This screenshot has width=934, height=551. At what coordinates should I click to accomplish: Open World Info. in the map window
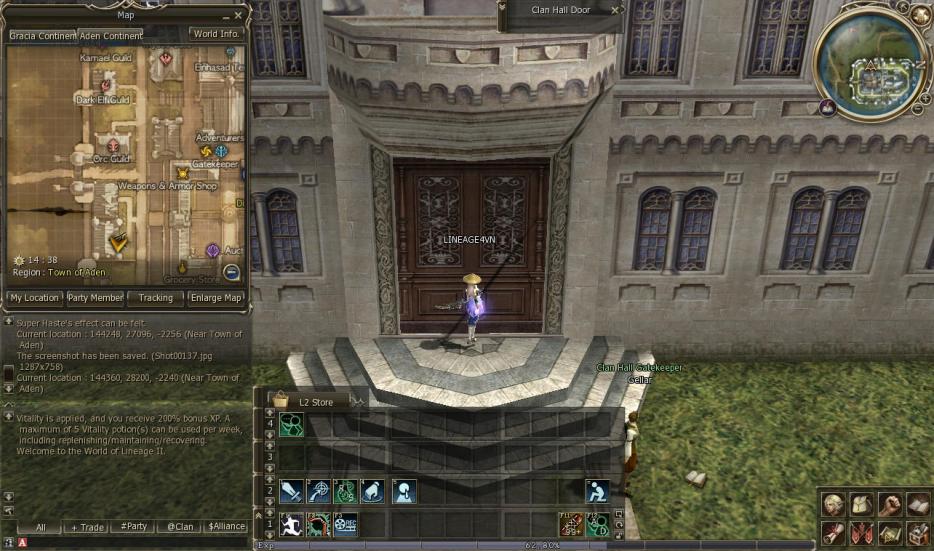[216, 34]
